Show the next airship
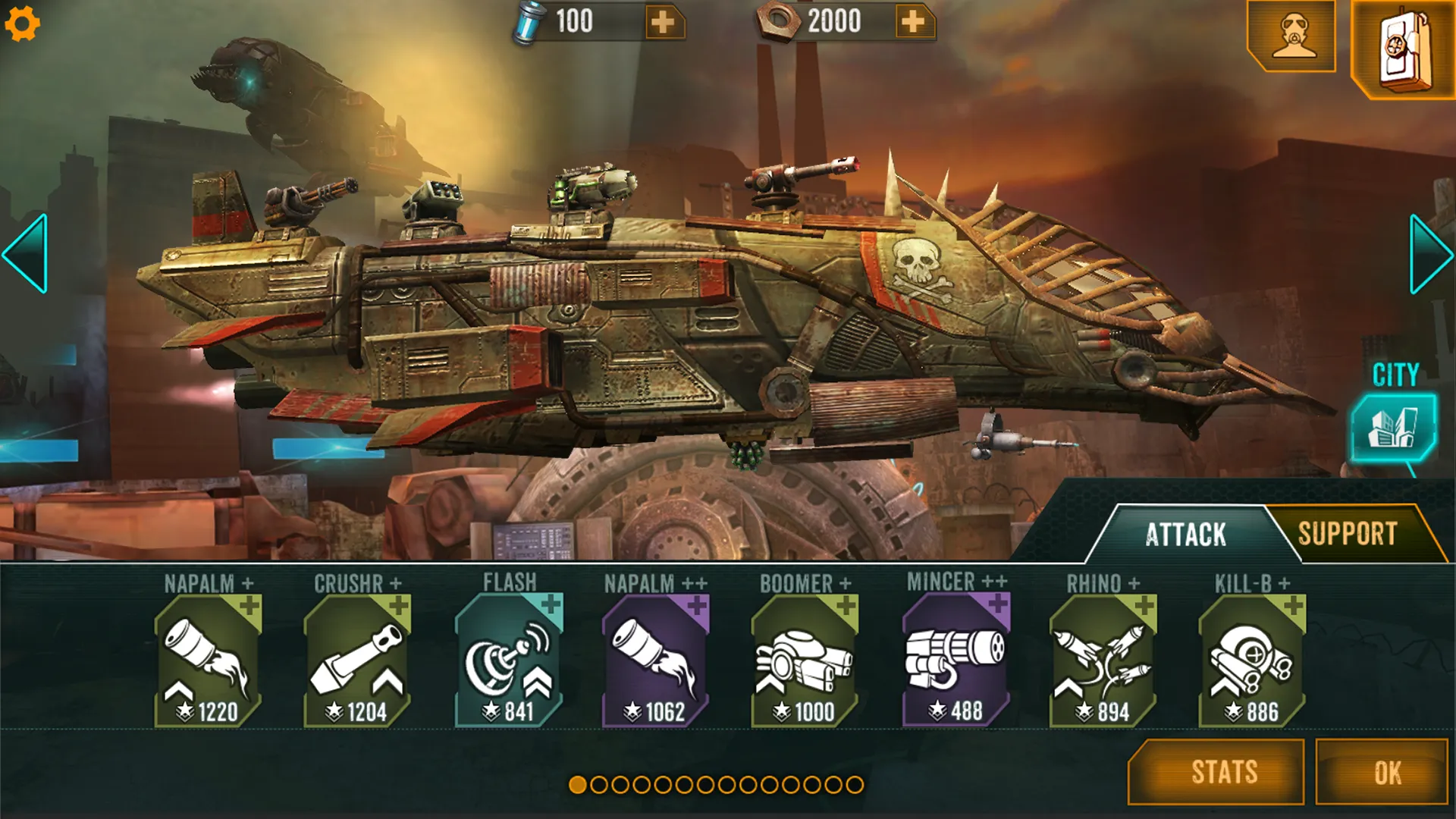The height and width of the screenshot is (819, 1456). pos(1429,253)
